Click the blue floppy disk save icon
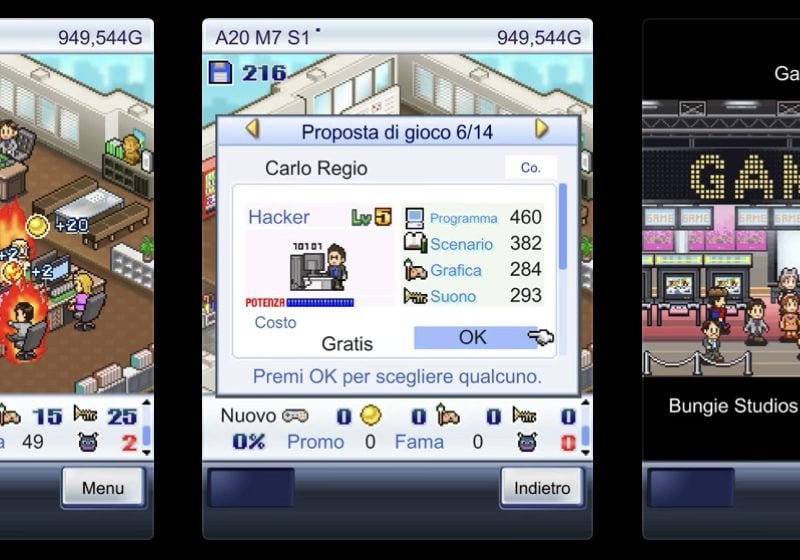The height and width of the screenshot is (560, 800). pyautogui.click(x=220, y=72)
